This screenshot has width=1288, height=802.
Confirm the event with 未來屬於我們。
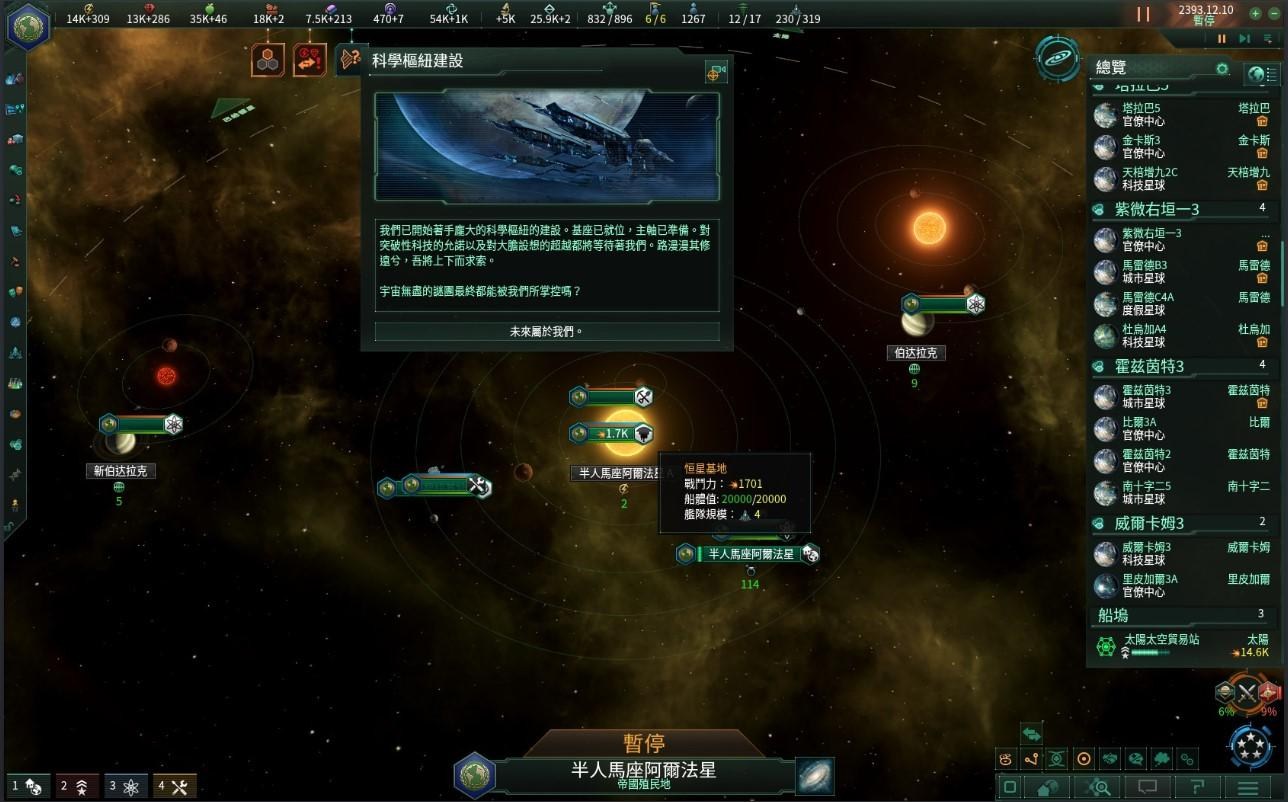tap(546, 331)
